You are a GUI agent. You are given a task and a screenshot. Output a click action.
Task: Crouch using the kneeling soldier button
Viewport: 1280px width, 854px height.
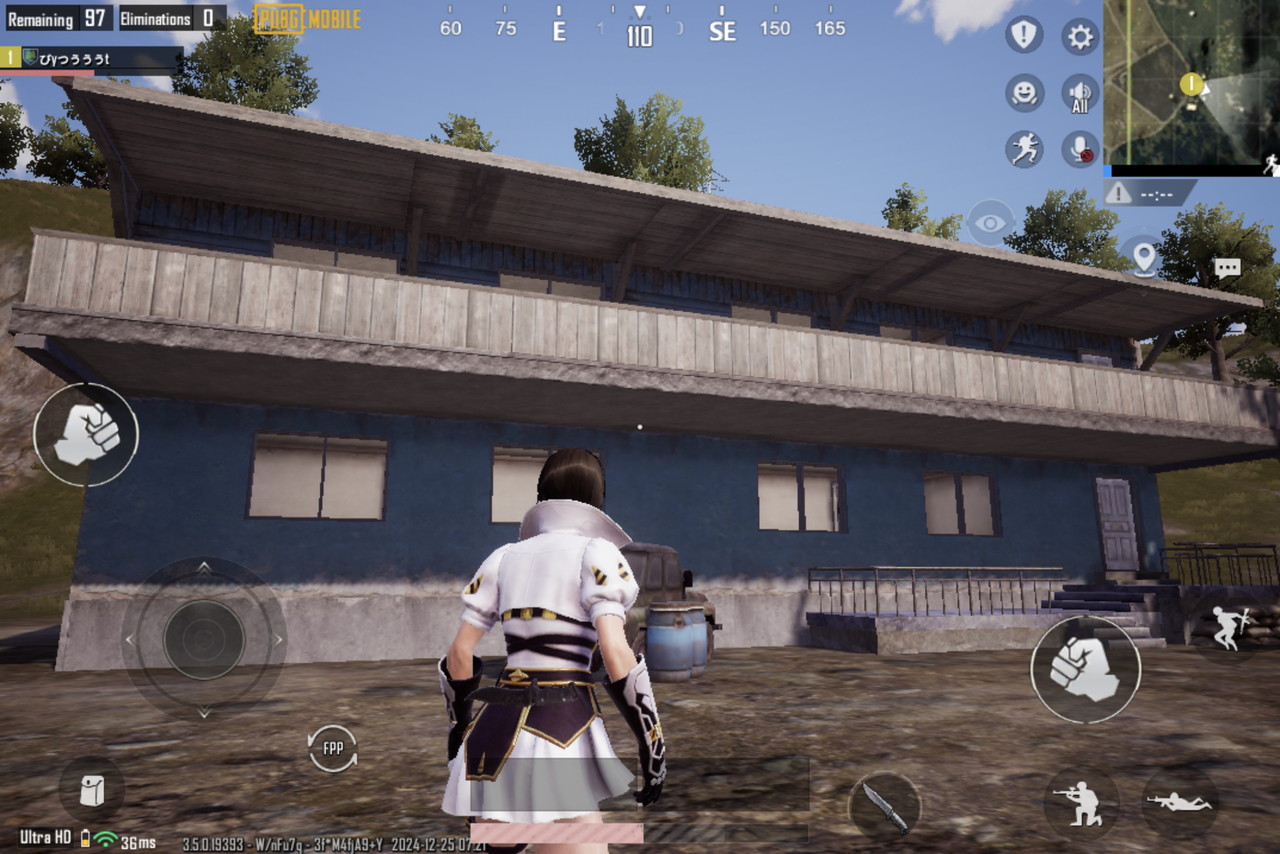(x=1081, y=802)
